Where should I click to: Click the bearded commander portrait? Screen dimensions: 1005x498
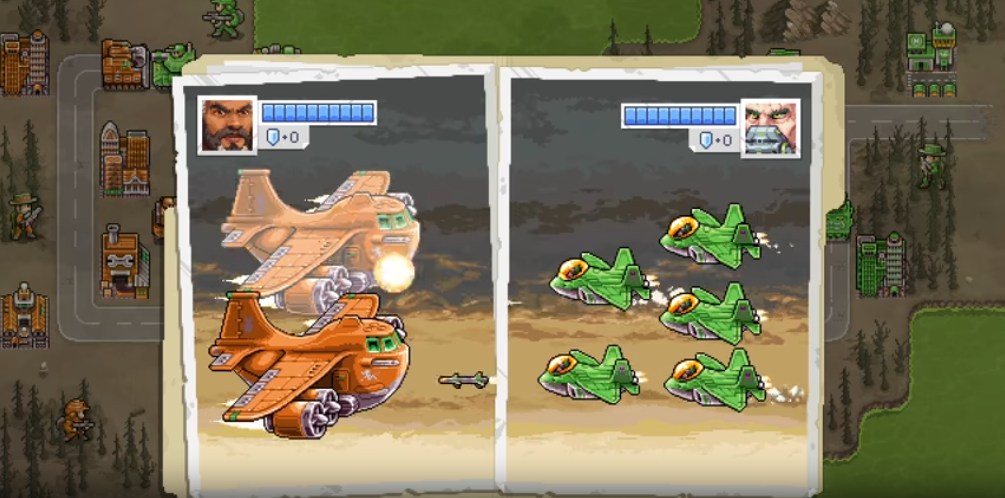point(226,126)
